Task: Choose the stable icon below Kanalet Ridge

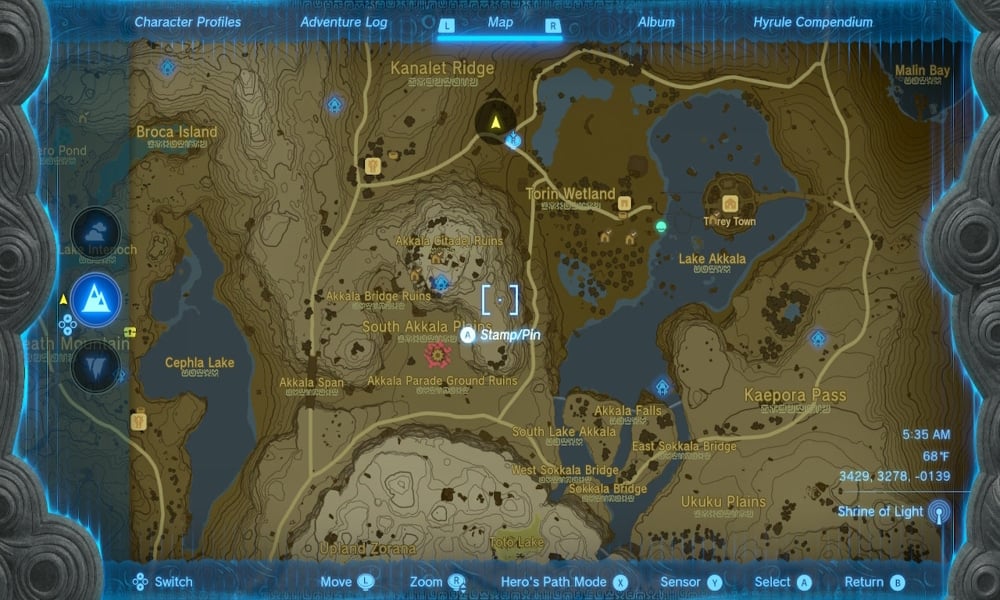Action: (375, 166)
